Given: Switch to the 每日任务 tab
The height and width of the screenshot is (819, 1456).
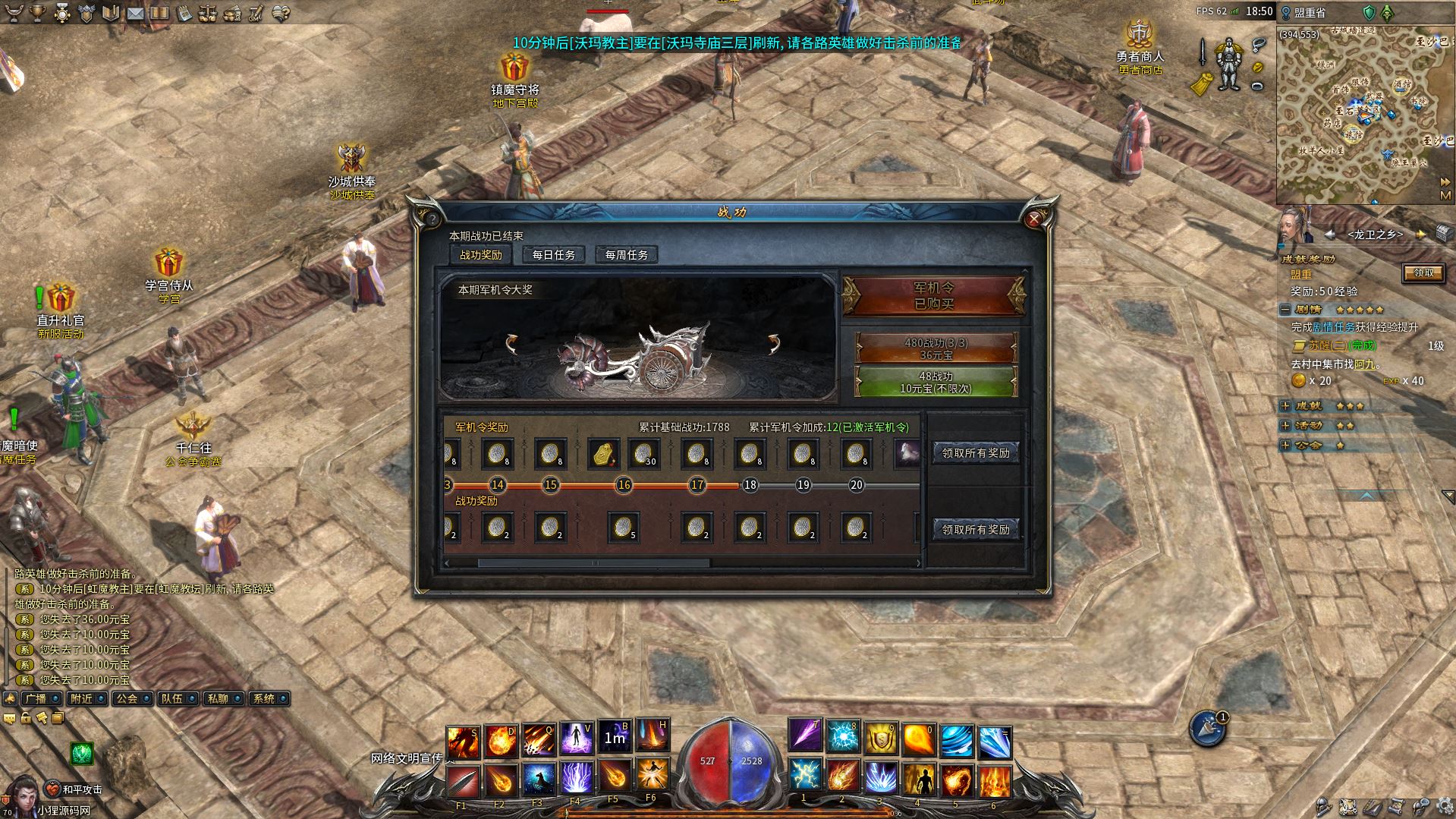Looking at the screenshot, I should (554, 255).
